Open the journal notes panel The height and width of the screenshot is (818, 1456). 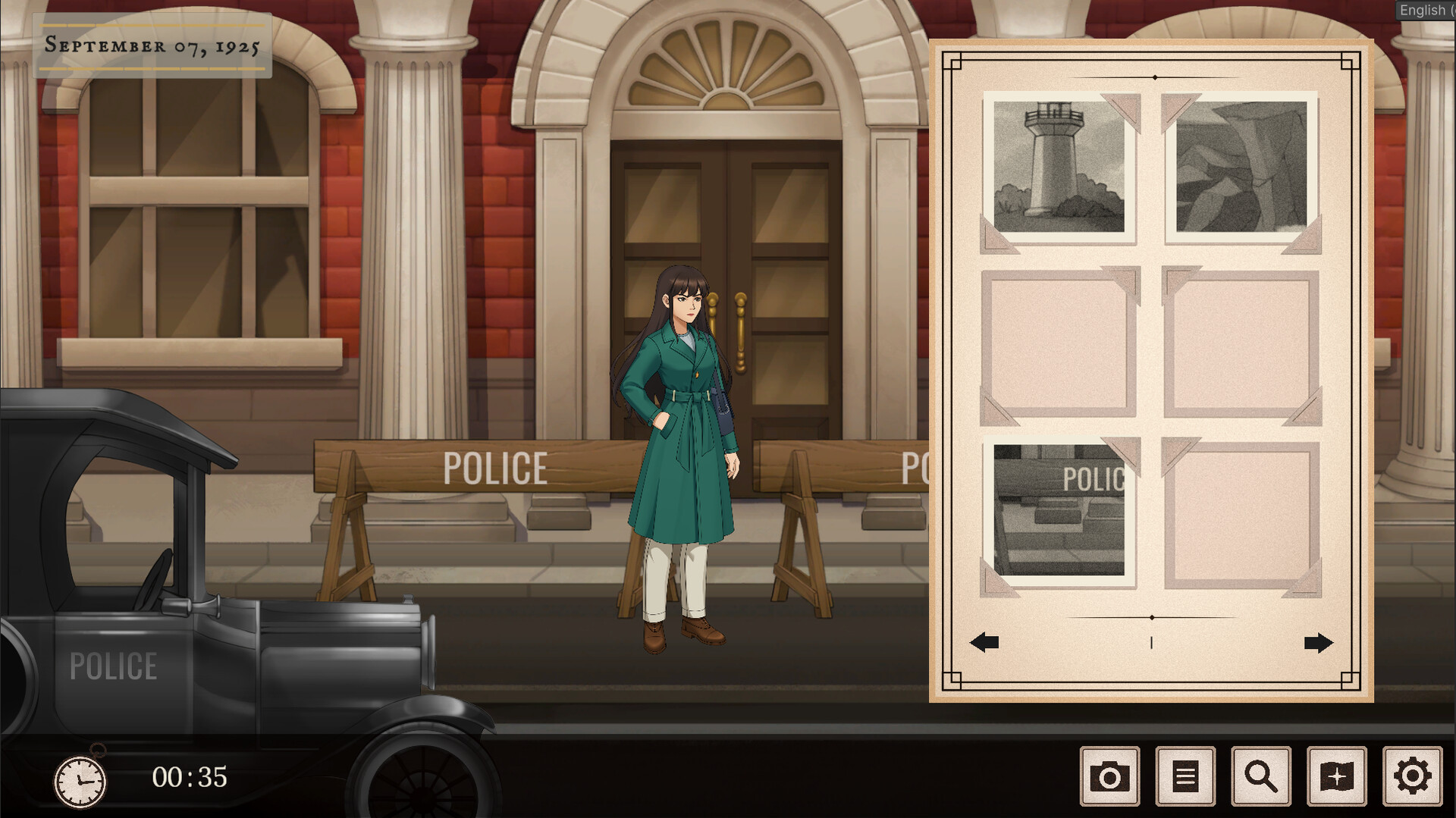(x=1185, y=775)
